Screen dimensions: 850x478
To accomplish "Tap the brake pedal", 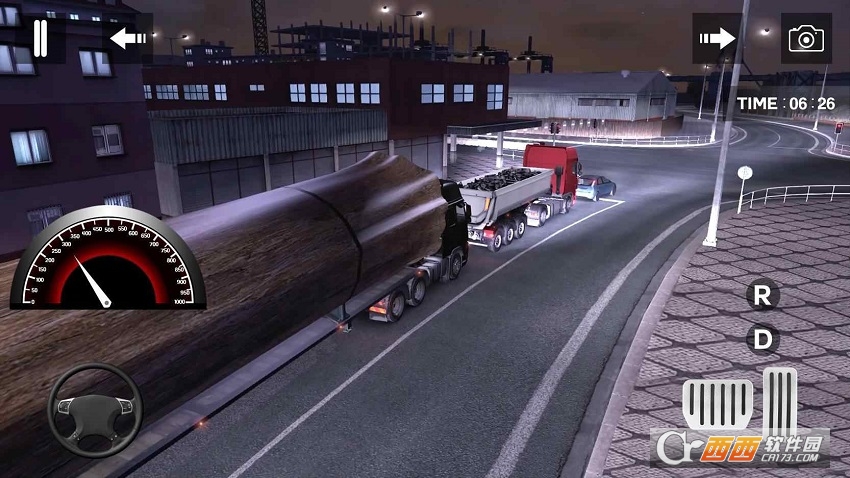I will click(x=717, y=404).
